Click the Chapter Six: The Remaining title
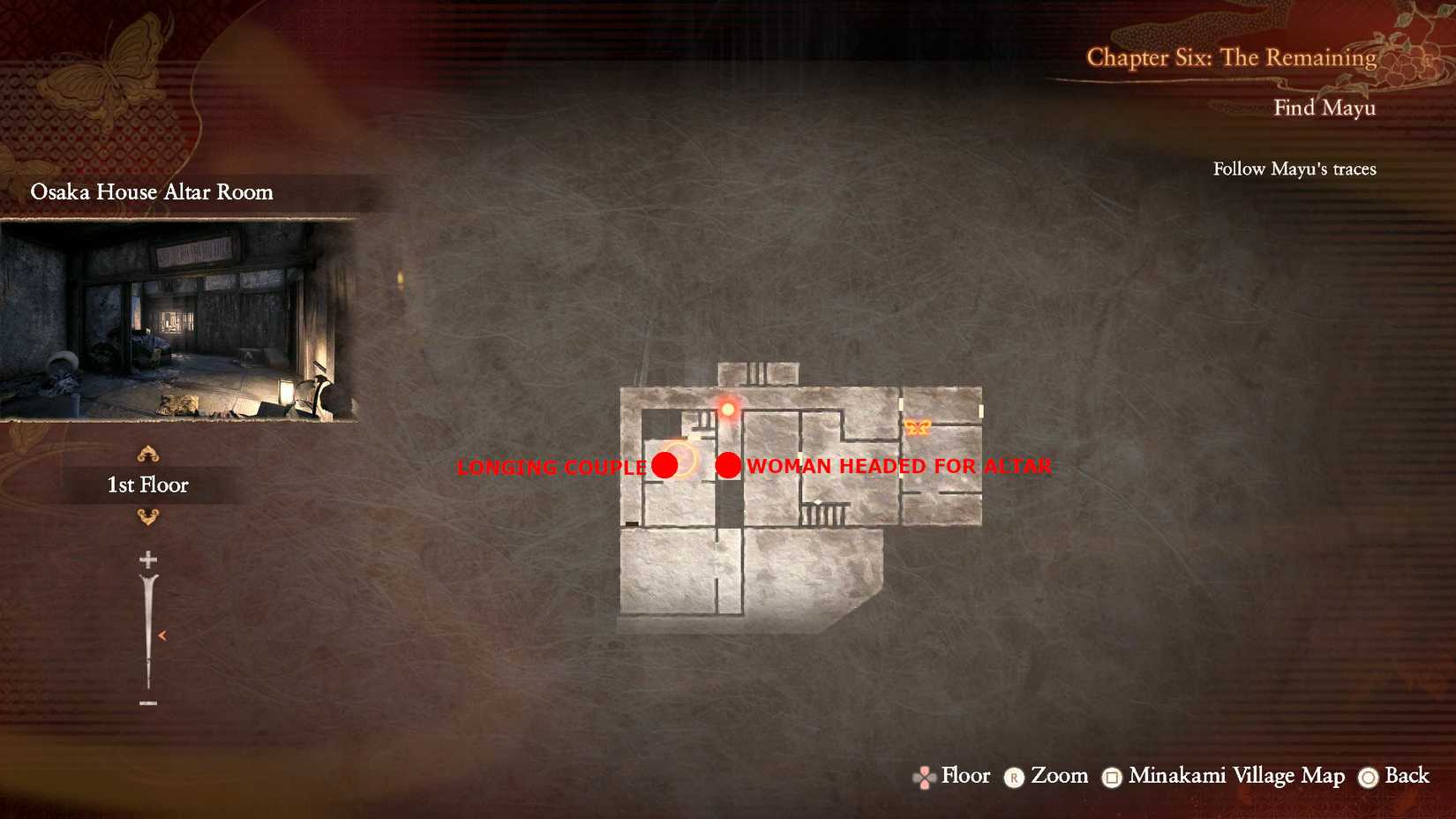Image resolution: width=1456 pixels, height=819 pixels. point(1230,56)
